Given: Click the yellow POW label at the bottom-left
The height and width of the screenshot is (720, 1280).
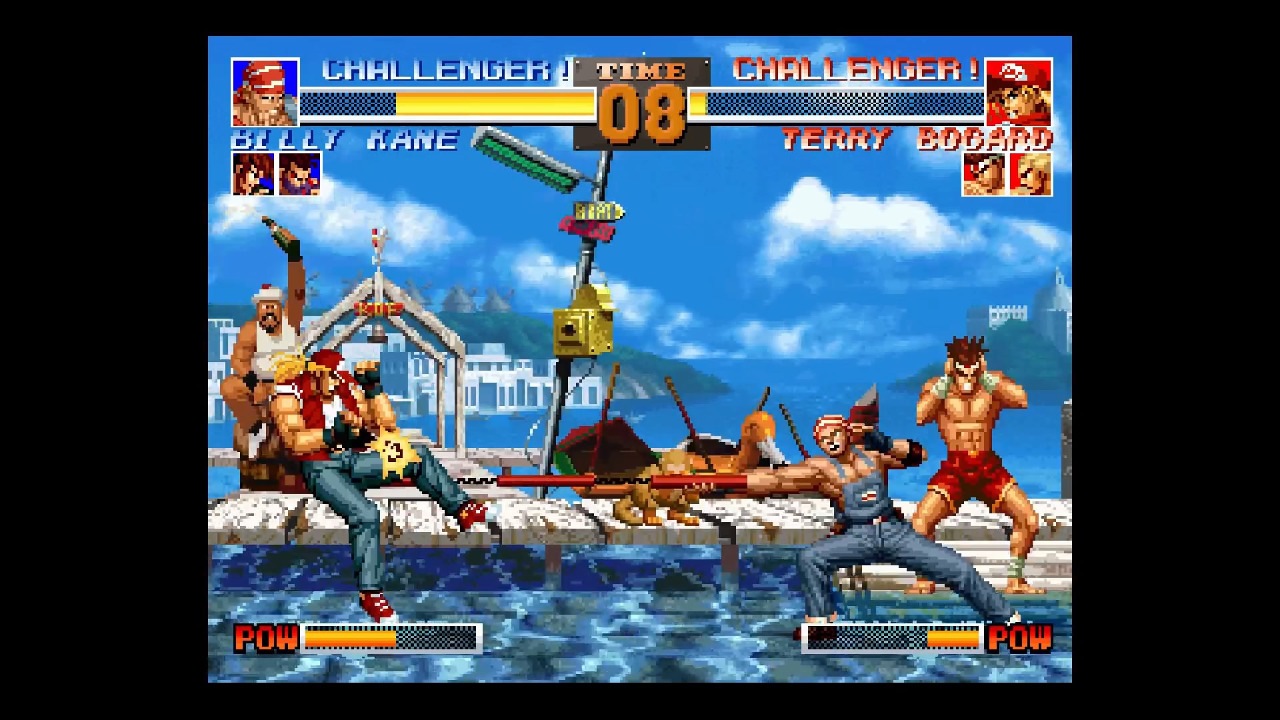Looking at the screenshot, I should [x=264, y=638].
